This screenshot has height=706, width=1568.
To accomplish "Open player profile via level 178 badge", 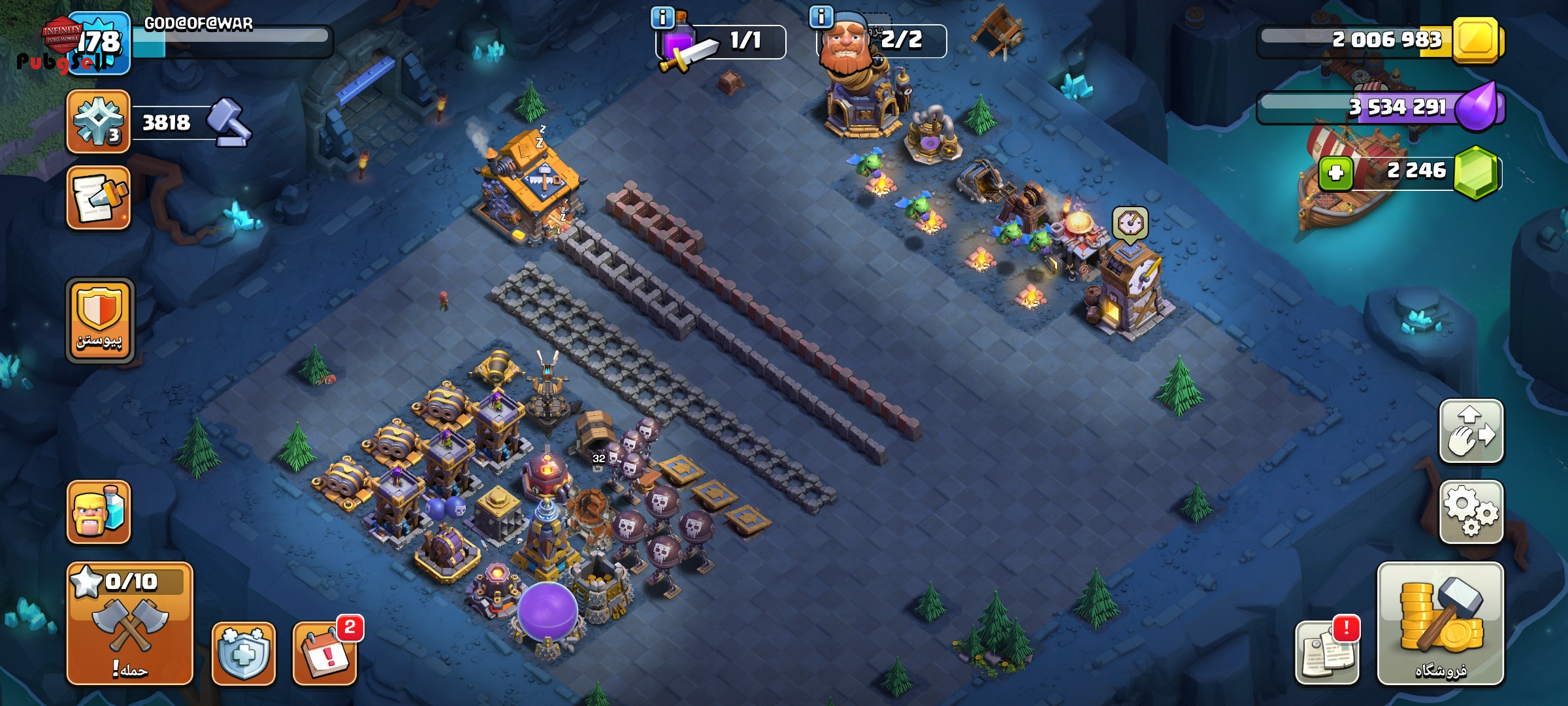I will pos(99,43).
